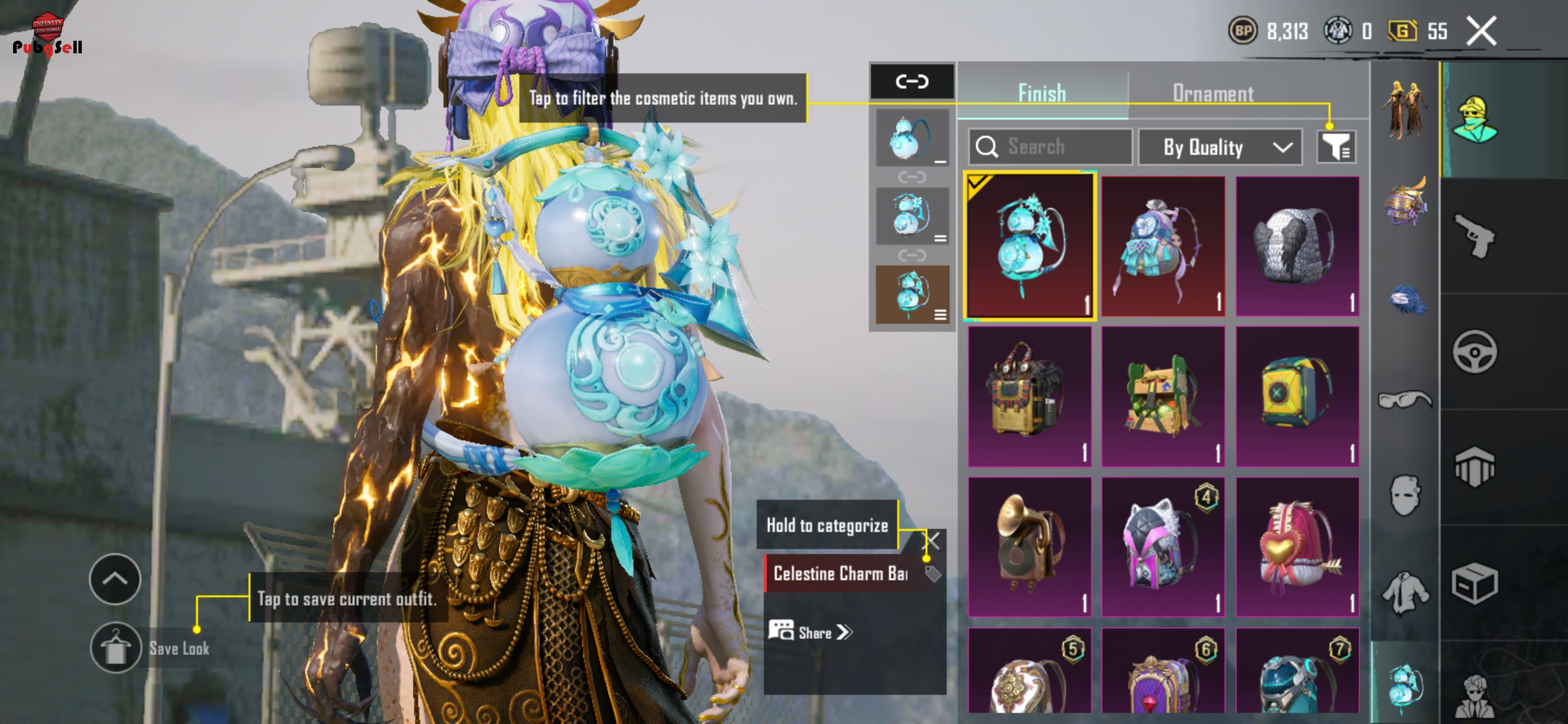This screenshot has height=724, width=1568.
Task: Share the Celestine Charm backpack
Action: 811,632
